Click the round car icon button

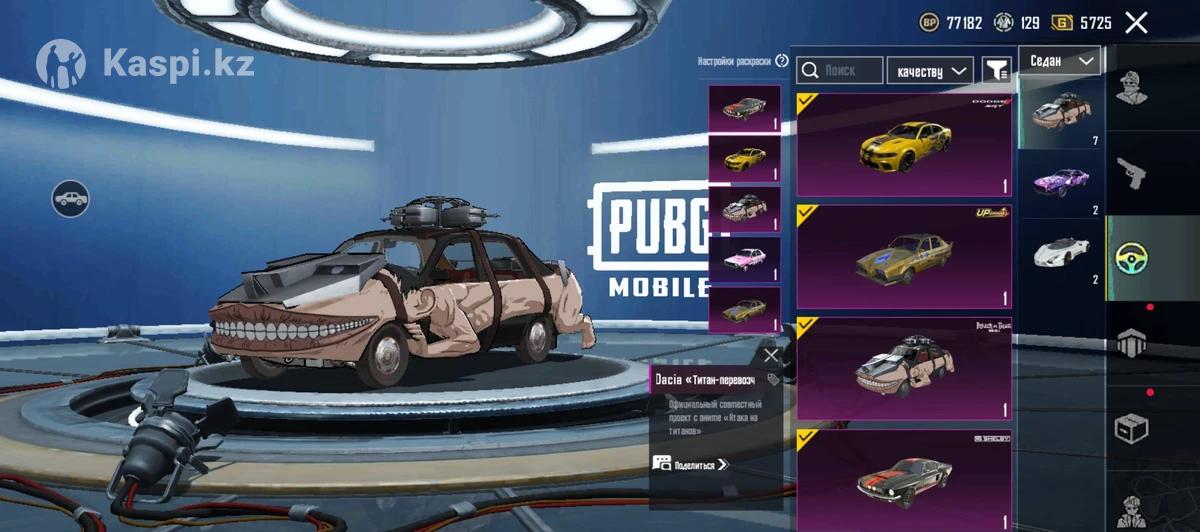click(70, 199)
